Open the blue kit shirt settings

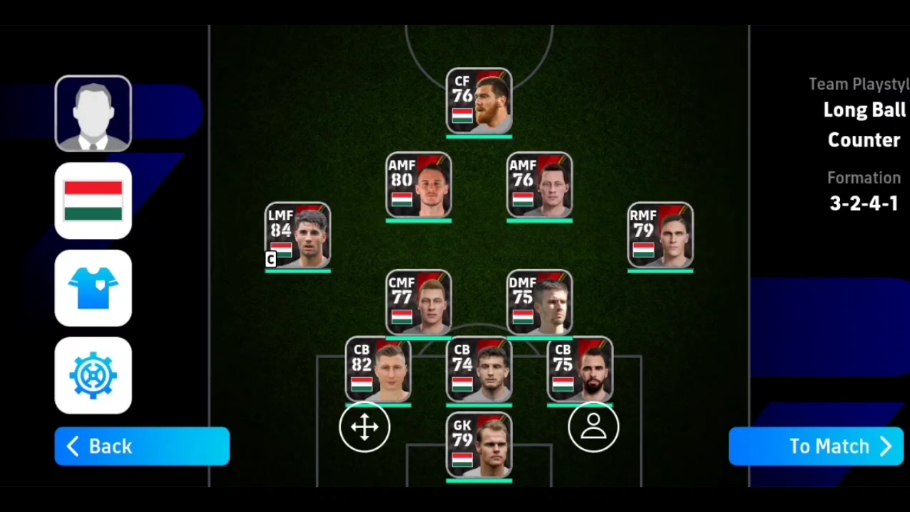point(93,288)
